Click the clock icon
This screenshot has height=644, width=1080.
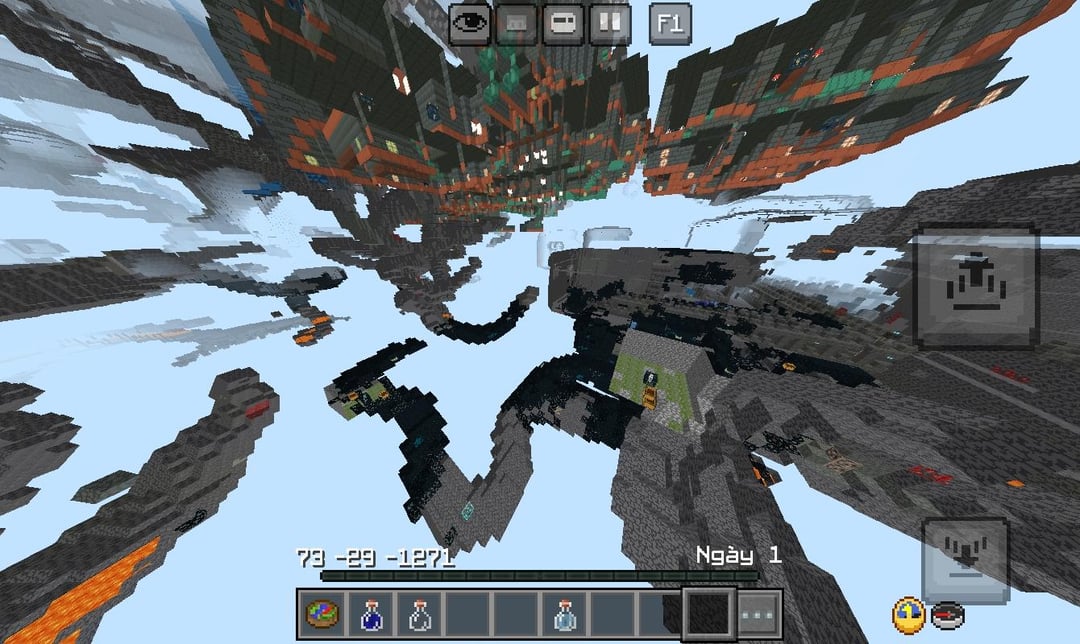908,614
